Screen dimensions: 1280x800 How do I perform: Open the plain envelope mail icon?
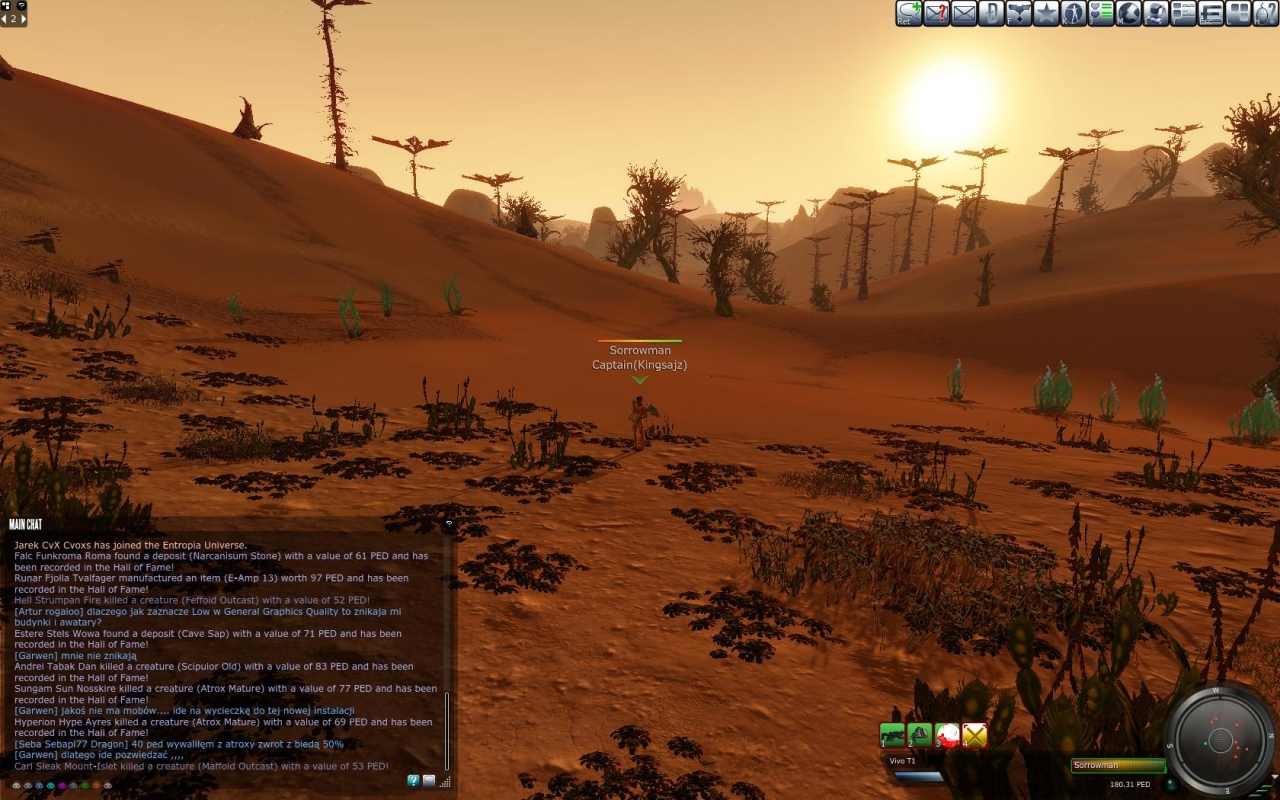(x=964, y=13)
